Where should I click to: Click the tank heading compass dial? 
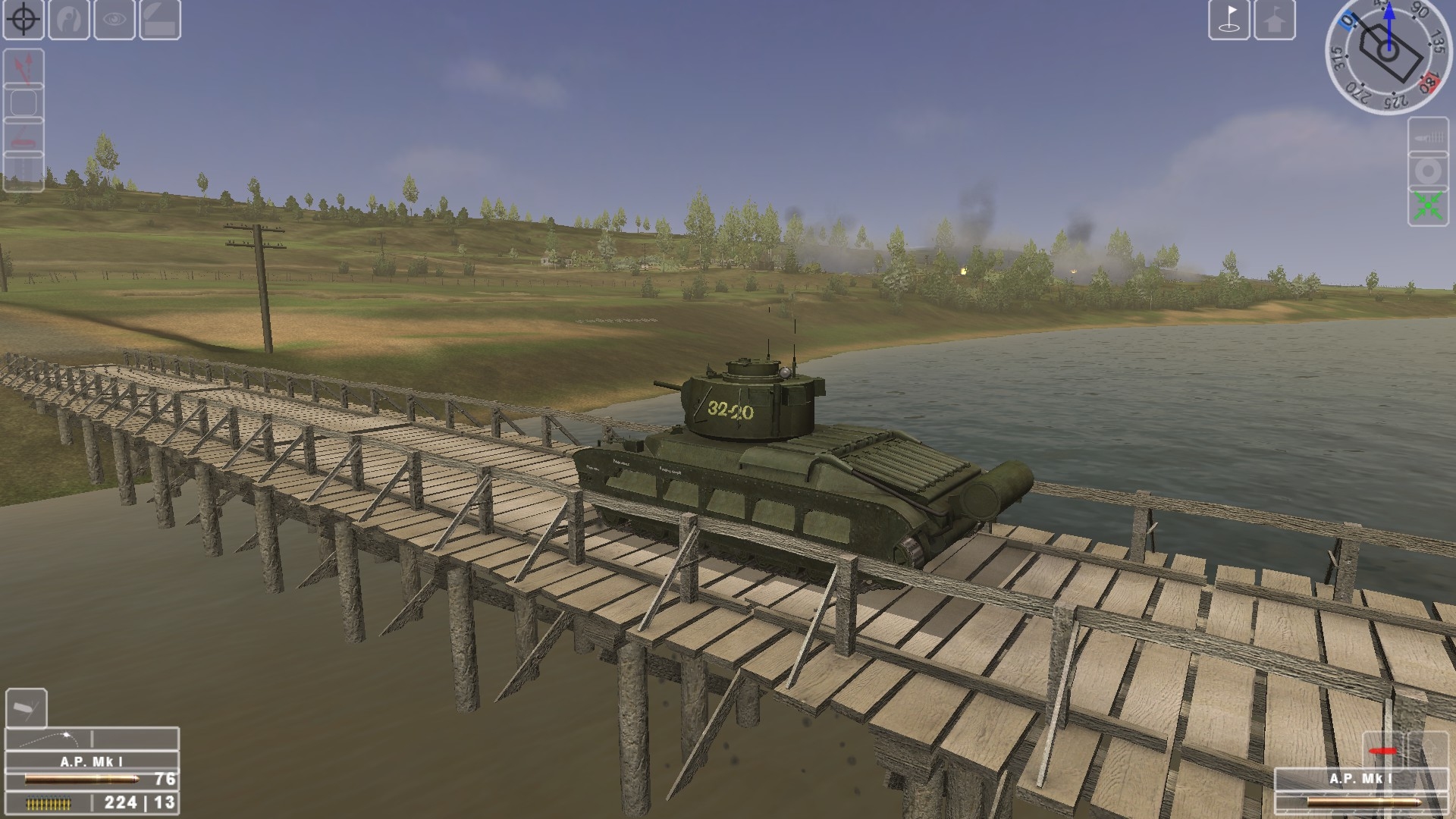click(1387, 54)
